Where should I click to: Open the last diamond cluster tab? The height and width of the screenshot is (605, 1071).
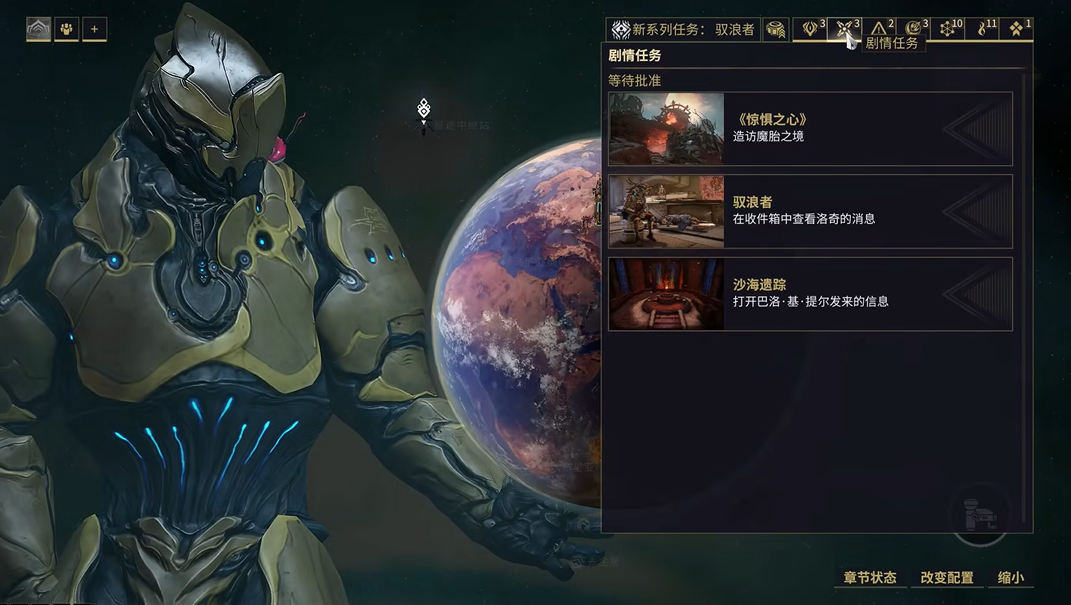[1017, 29]
